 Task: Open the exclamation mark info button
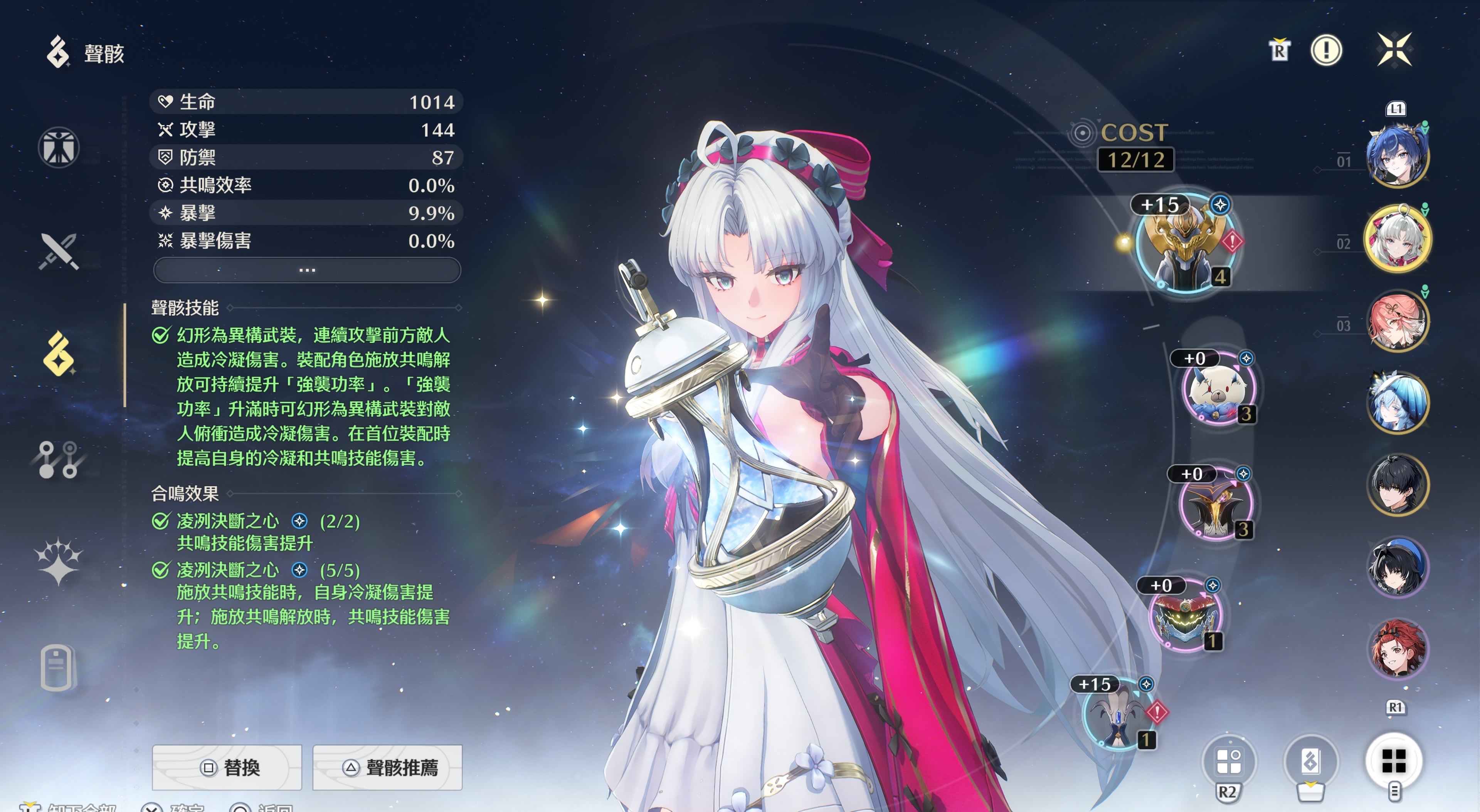tap(1326, 50)
